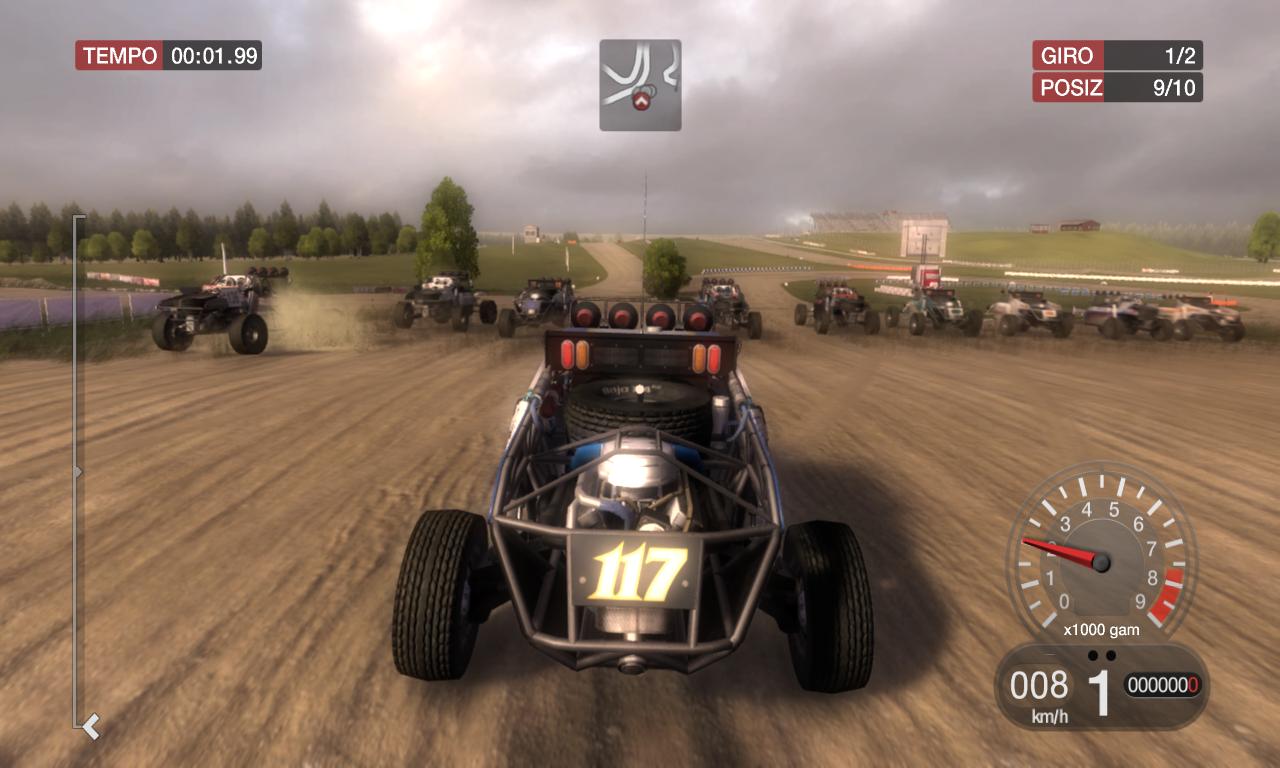1280x768 pixels.
Task: Select the chevron marker on race progress bar
Action: 91,725
